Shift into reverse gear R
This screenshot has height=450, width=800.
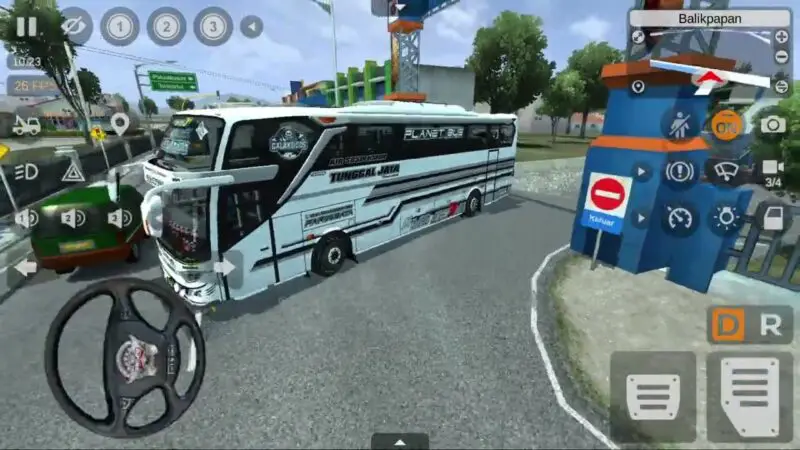click(770, 325)
